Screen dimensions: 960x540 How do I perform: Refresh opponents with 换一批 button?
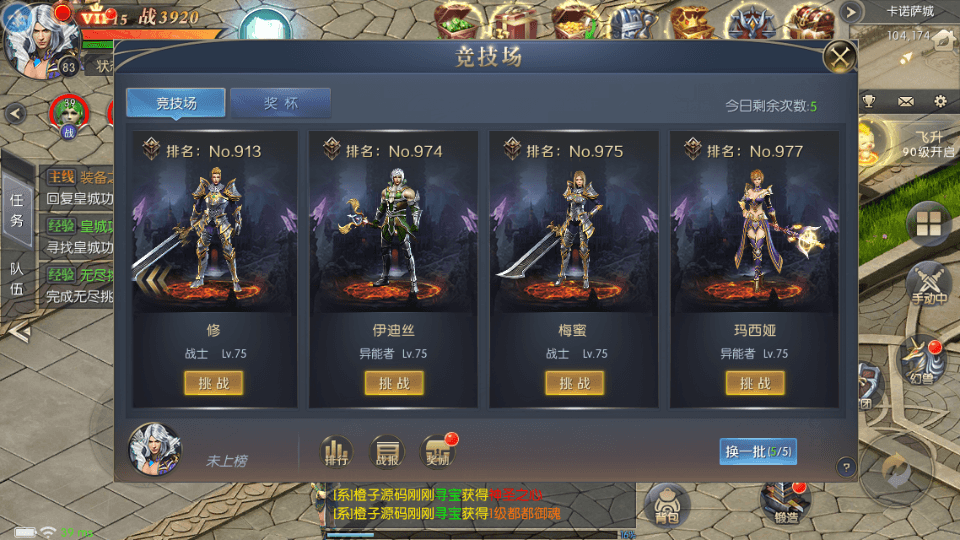[x=758, y=451]
